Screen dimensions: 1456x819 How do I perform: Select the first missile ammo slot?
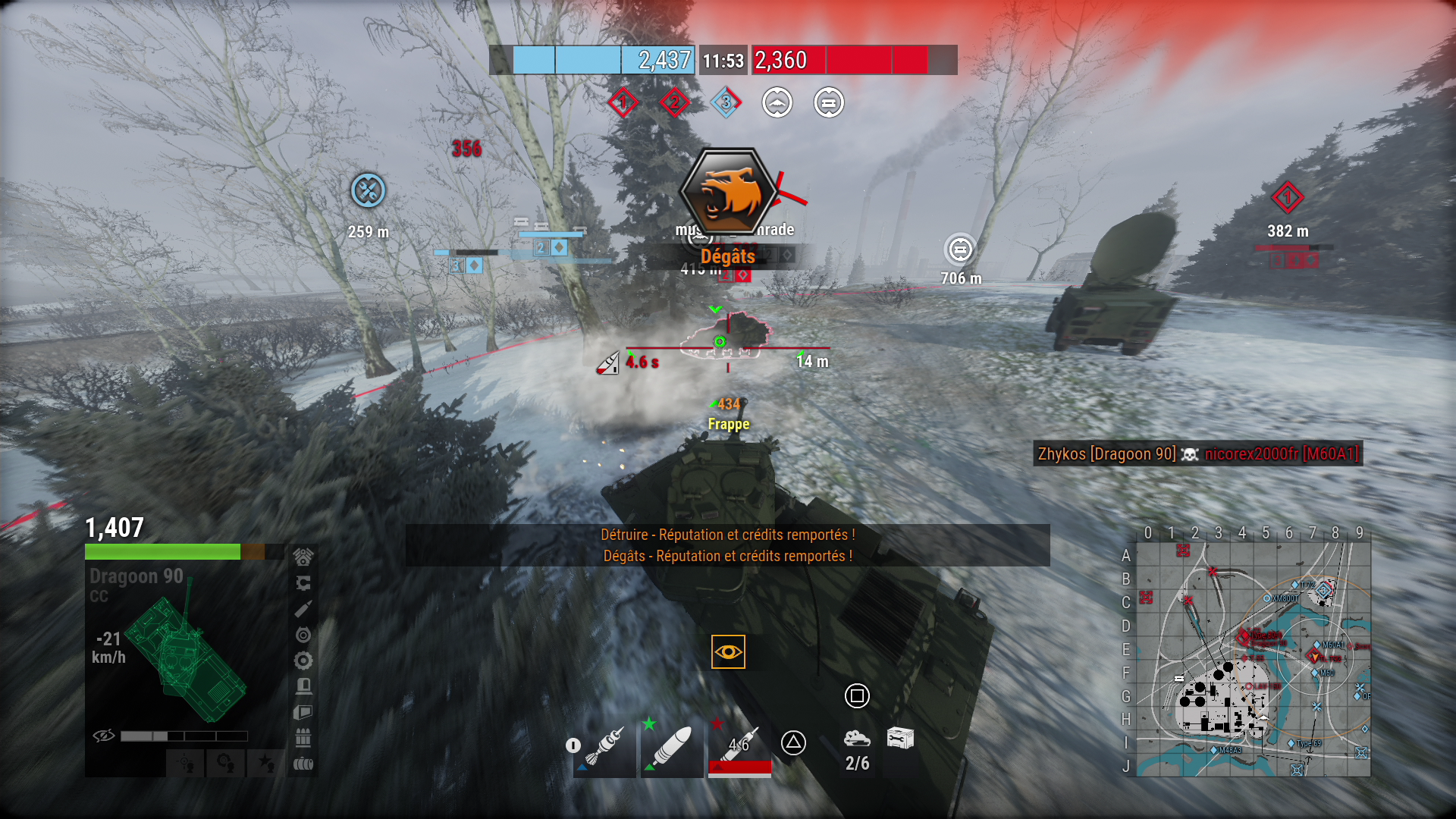click(605, 747)
